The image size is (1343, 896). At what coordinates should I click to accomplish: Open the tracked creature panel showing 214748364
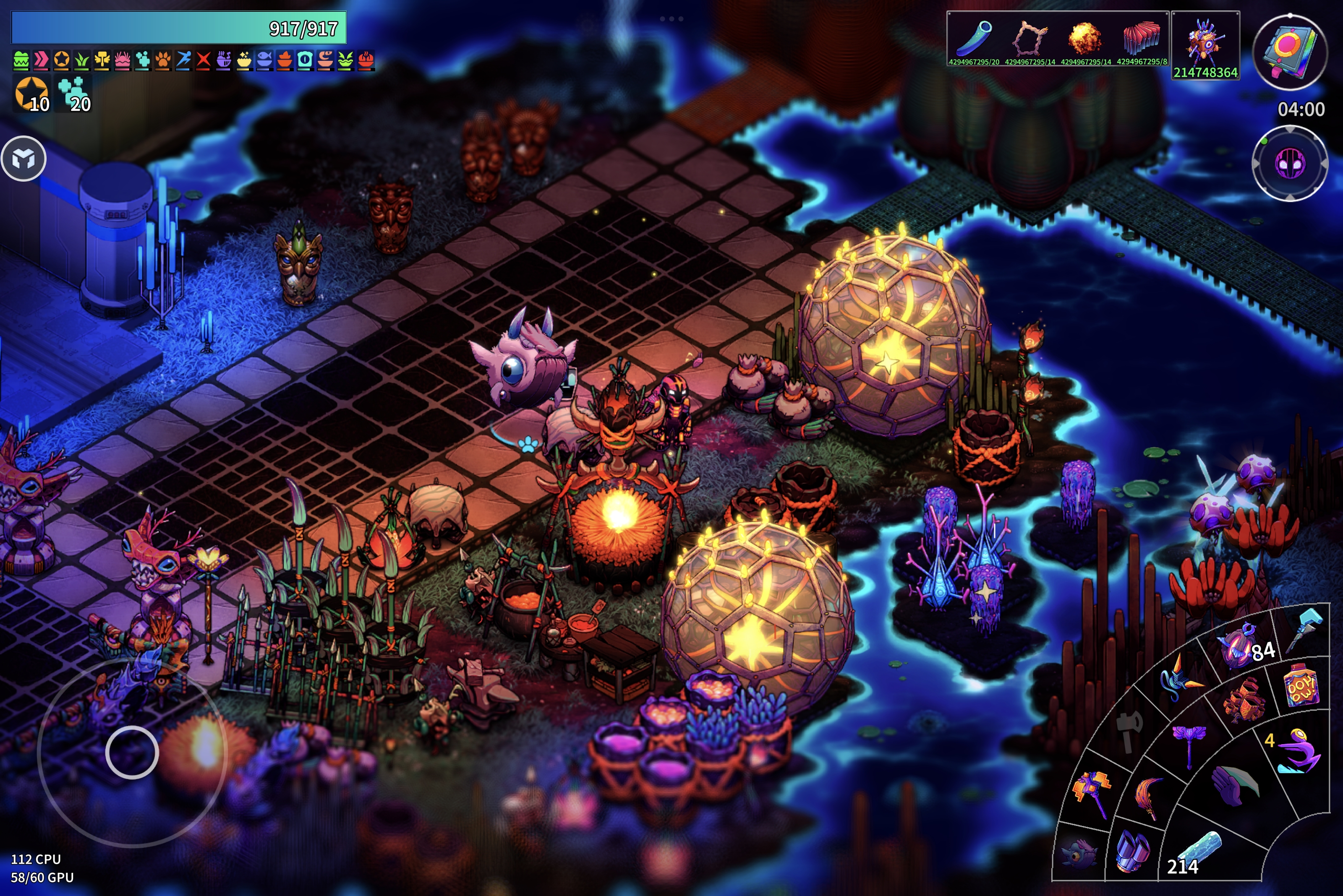[1205, 45]
